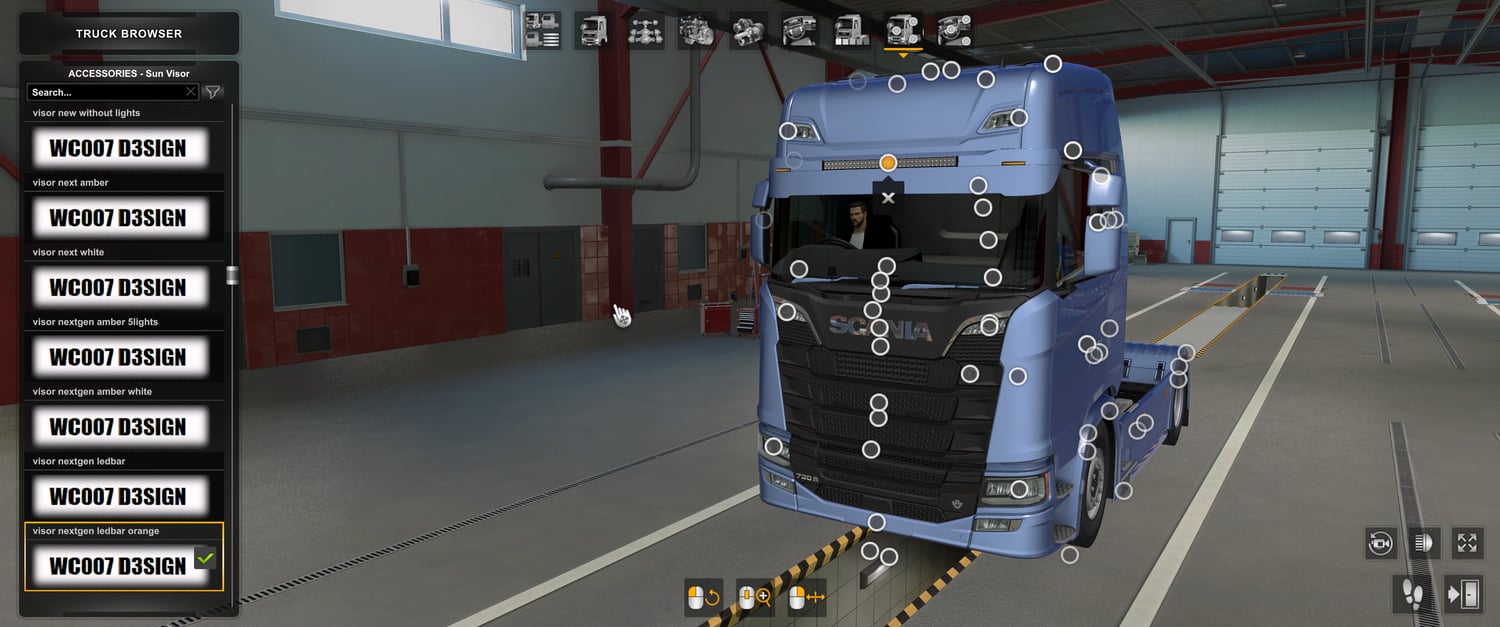Image resolution: width=1500 pixels, height=627 pixels.
Task: Close the sun visor slot with X
Action: point(888,198)
